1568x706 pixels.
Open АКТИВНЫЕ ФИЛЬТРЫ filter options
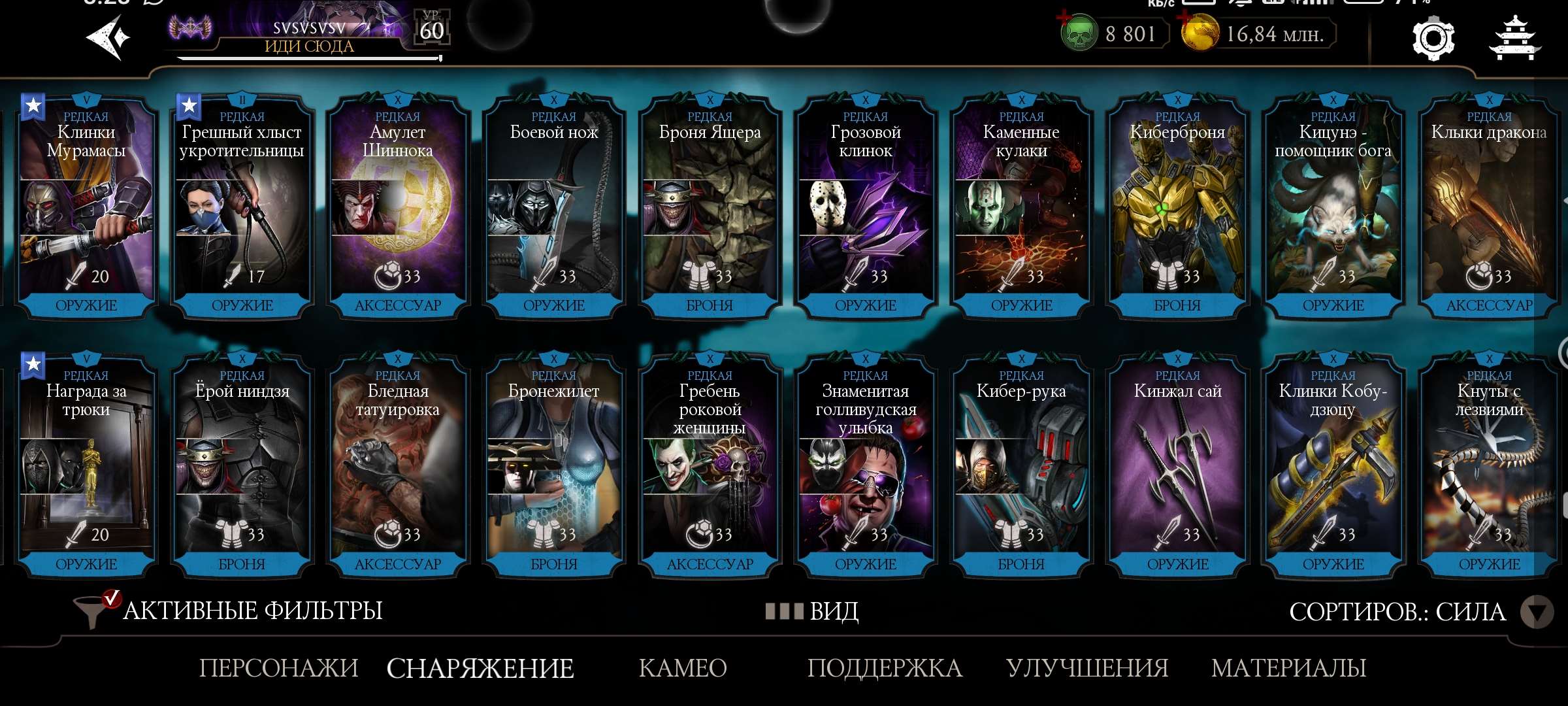[x=229, y=611]
